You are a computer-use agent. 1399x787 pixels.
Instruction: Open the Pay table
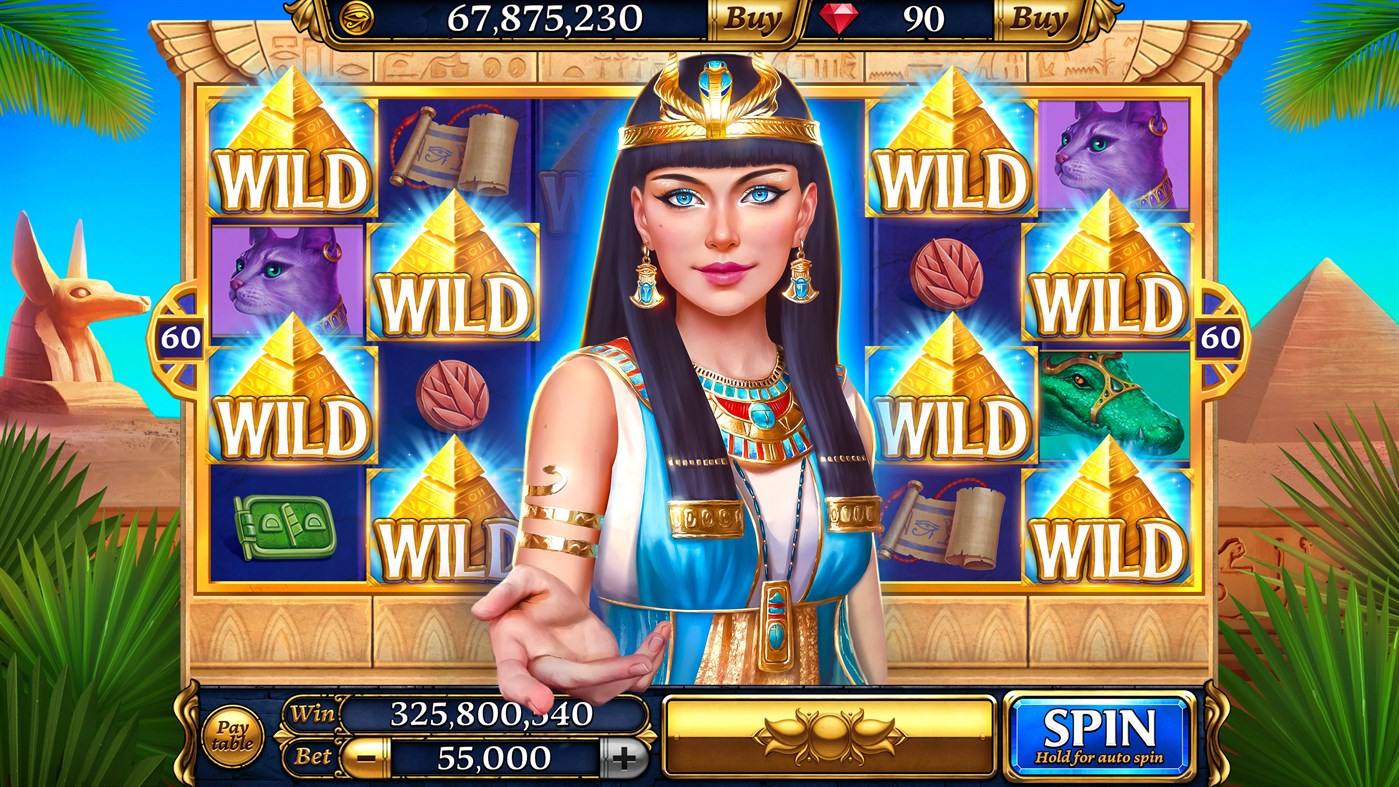pyautogui.click(x=233, y=733)
